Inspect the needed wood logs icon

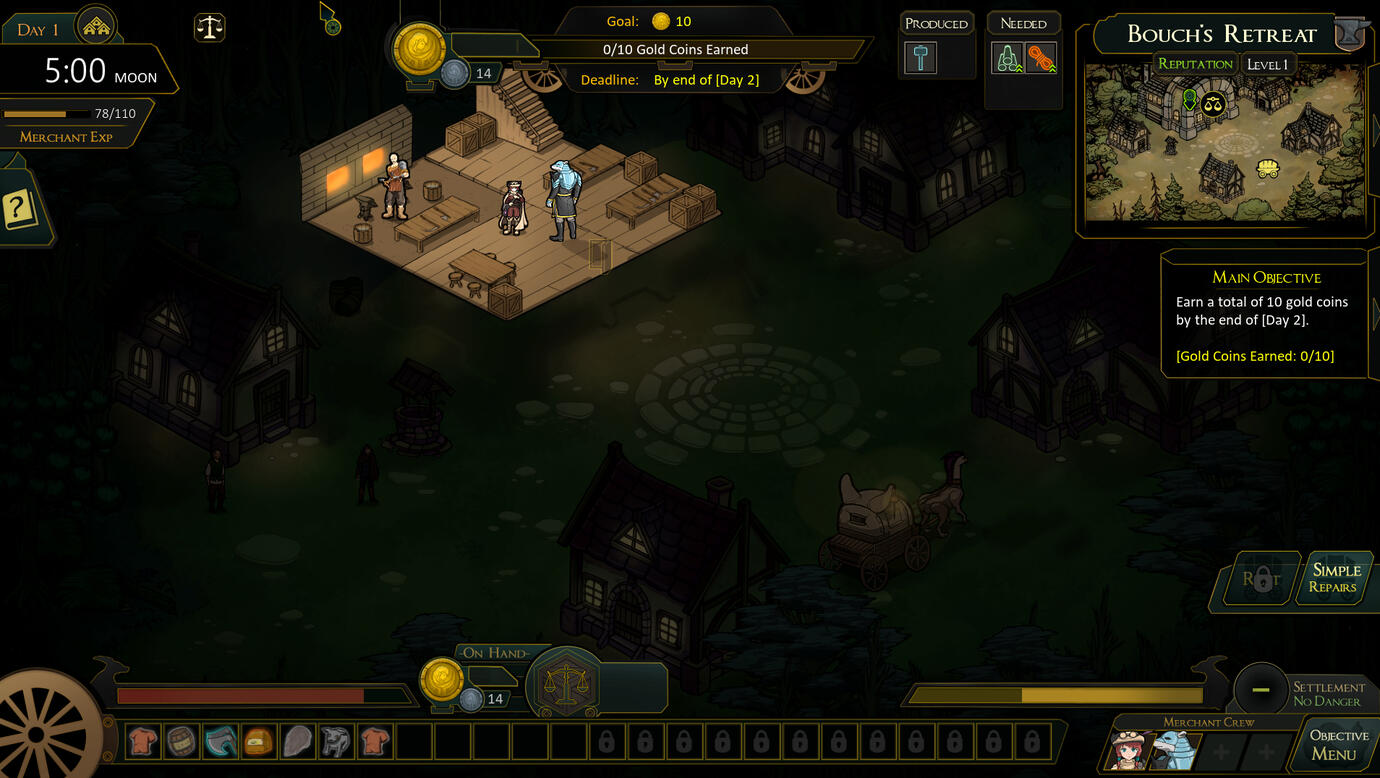(1007, 58)
